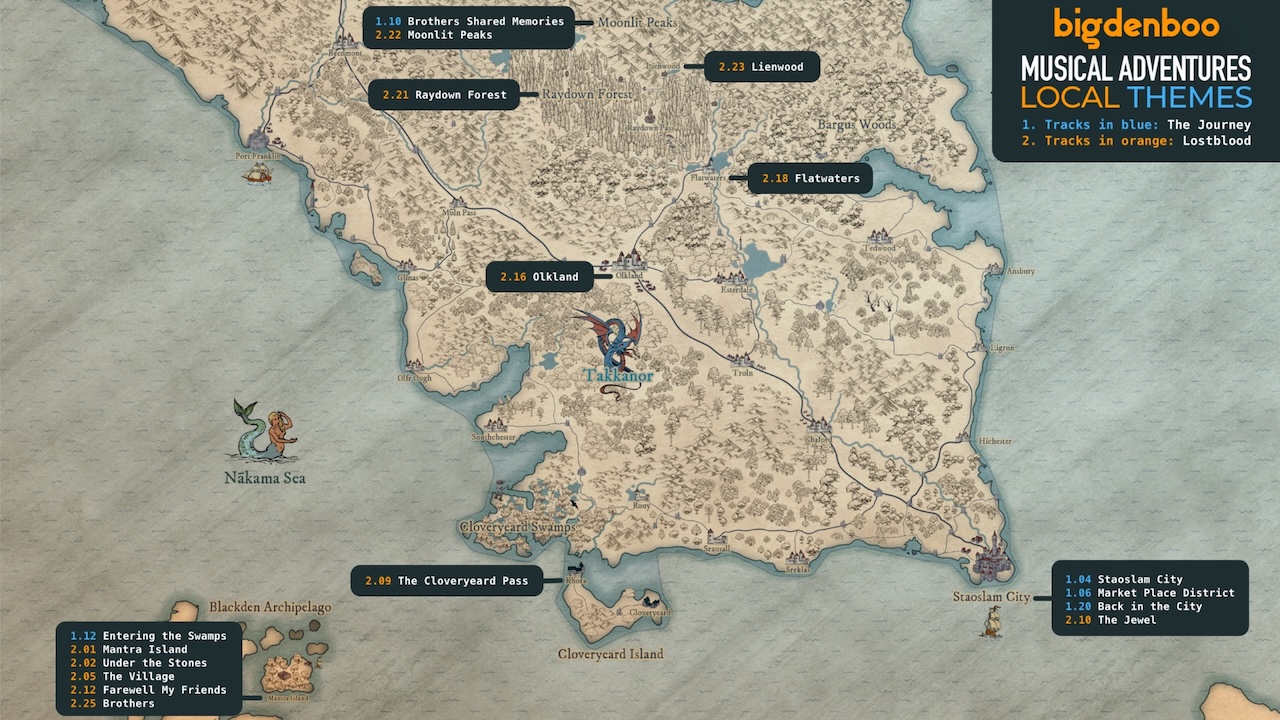Image resolution: width=1280 pixels, height=720 pixels.
Task: Click the 2.16 Olkland track marker
Action: [x=539, y=277]
